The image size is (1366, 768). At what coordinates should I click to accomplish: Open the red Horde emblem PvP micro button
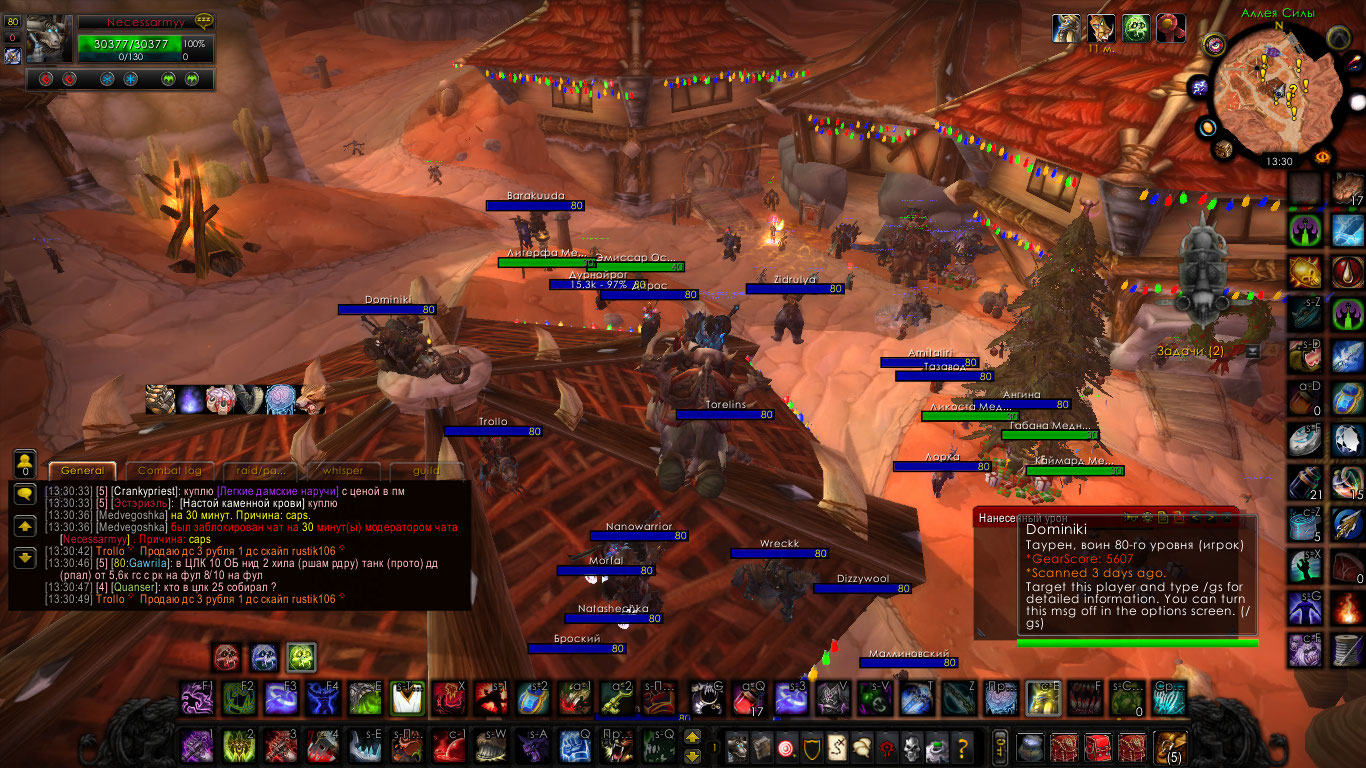(x=886, y=746)
